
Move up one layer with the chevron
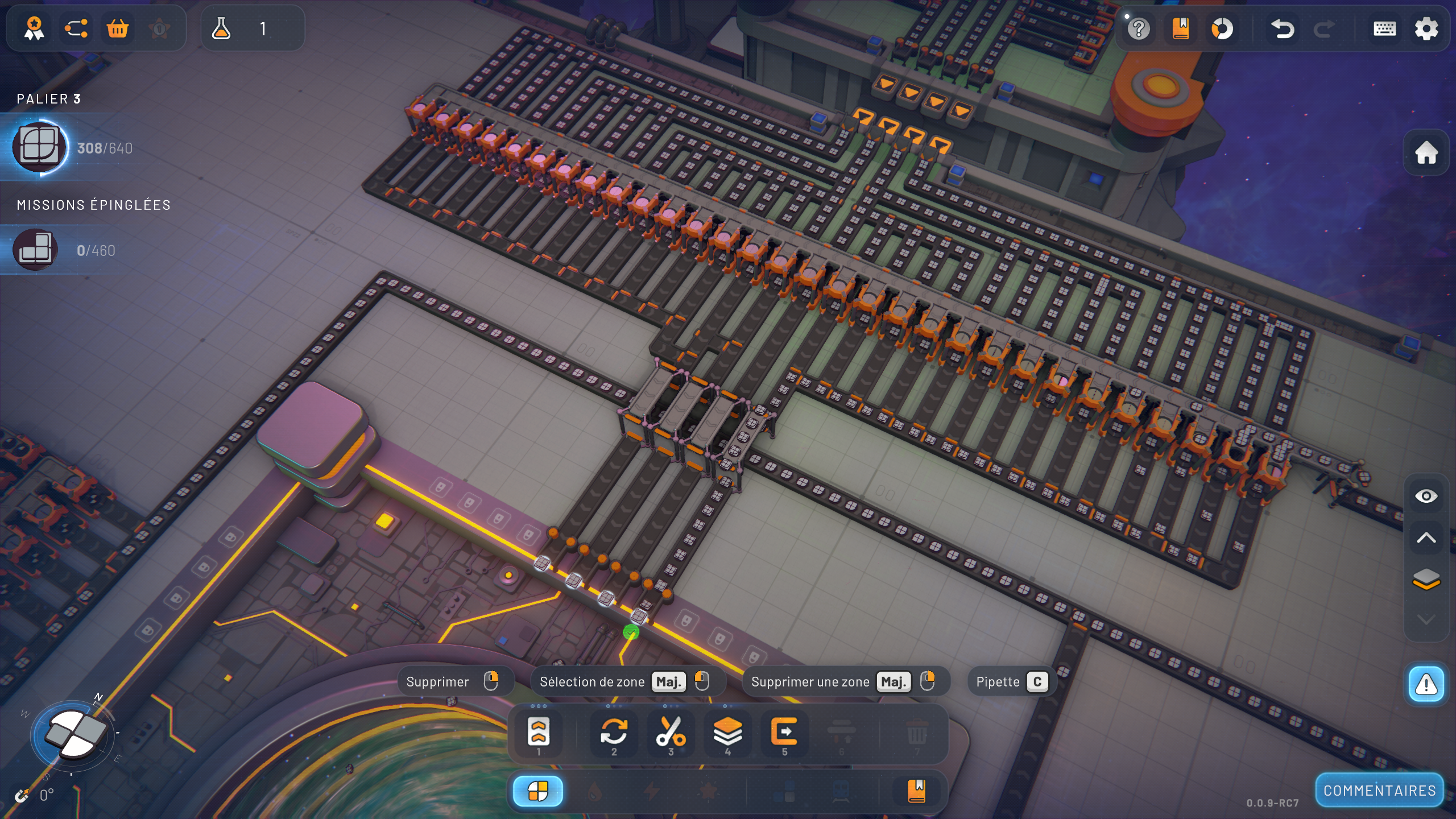(1426, 538)
